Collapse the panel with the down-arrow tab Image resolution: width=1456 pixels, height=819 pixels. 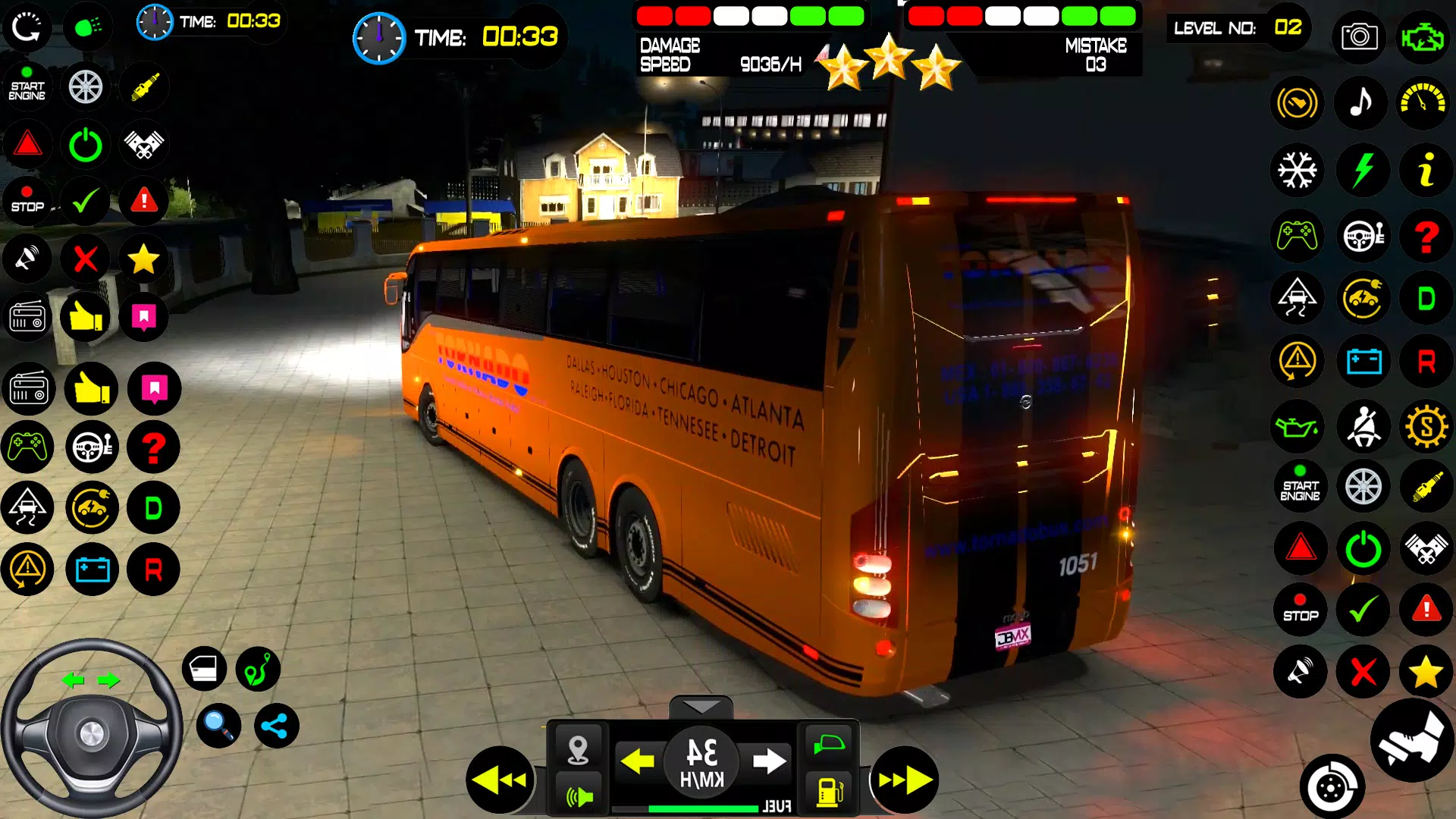701,708
